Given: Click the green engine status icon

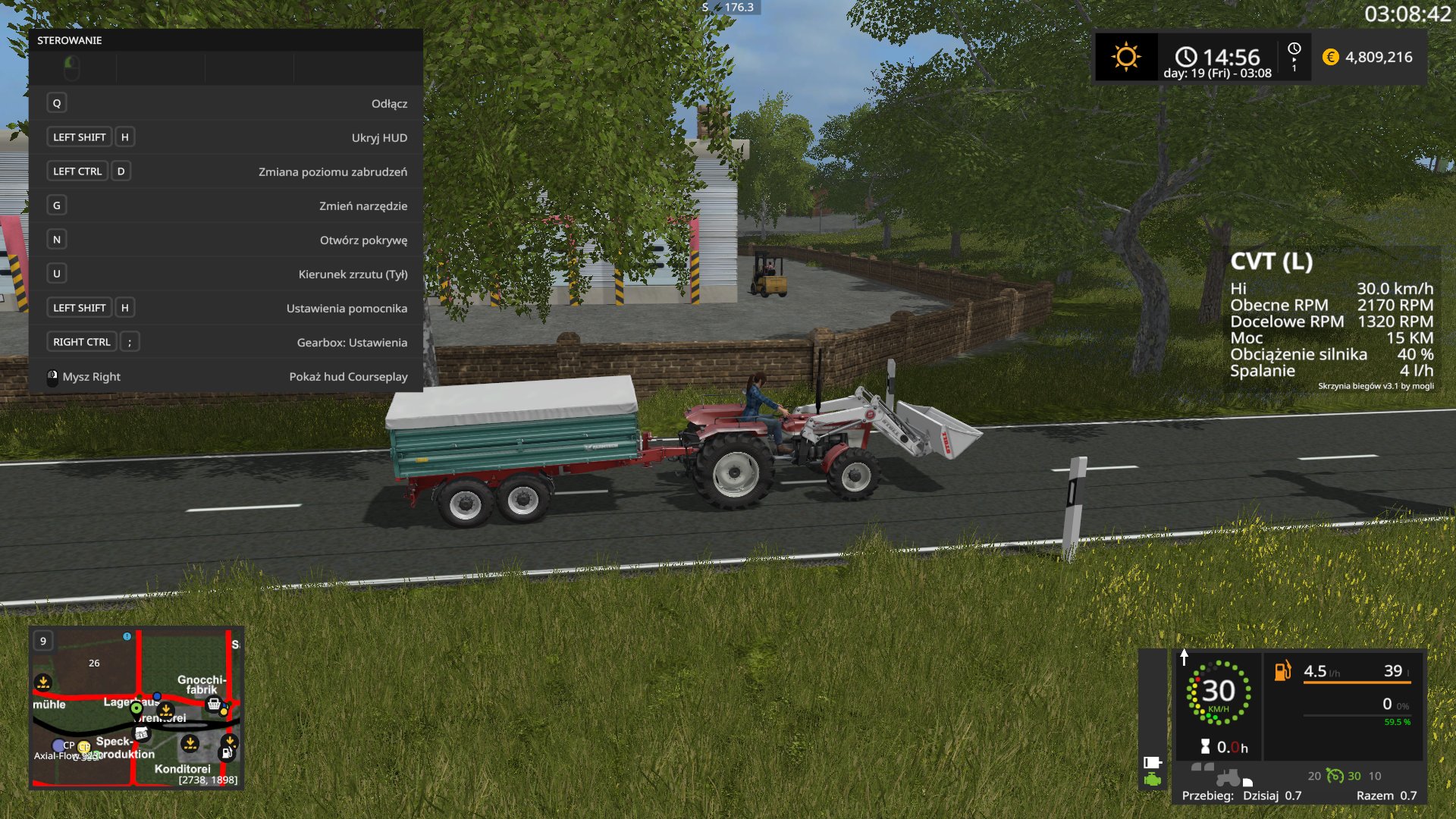Looking at the screenshot, I should pyautogui.click(x=1153, y=779).
